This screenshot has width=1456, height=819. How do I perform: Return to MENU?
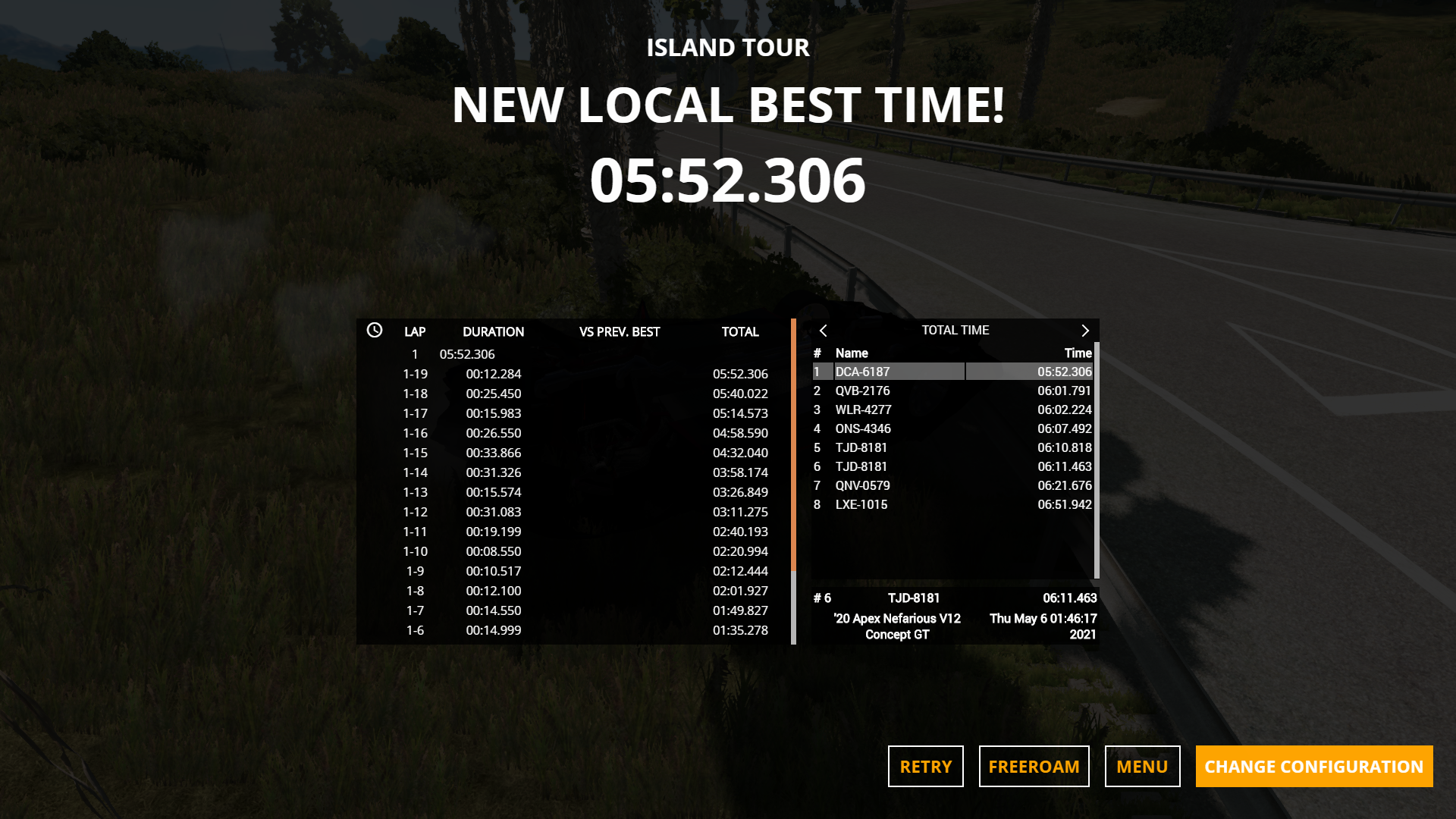(1142, 766)
